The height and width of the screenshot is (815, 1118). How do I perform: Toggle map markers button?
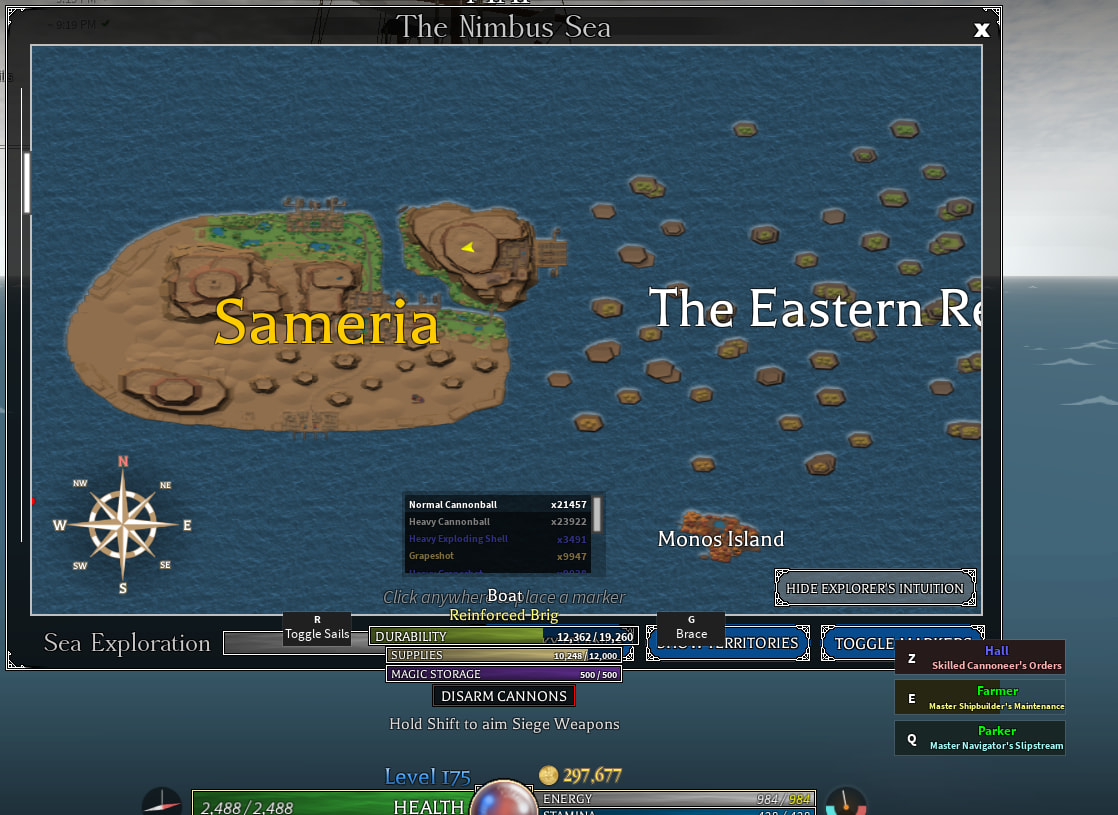coord(902,643)
